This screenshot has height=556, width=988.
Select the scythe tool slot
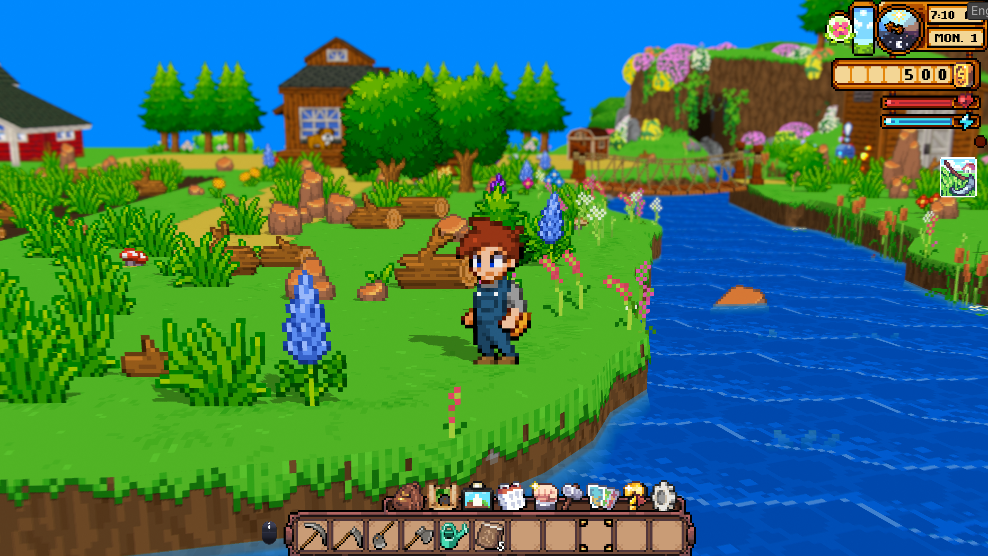pos(348,535)
